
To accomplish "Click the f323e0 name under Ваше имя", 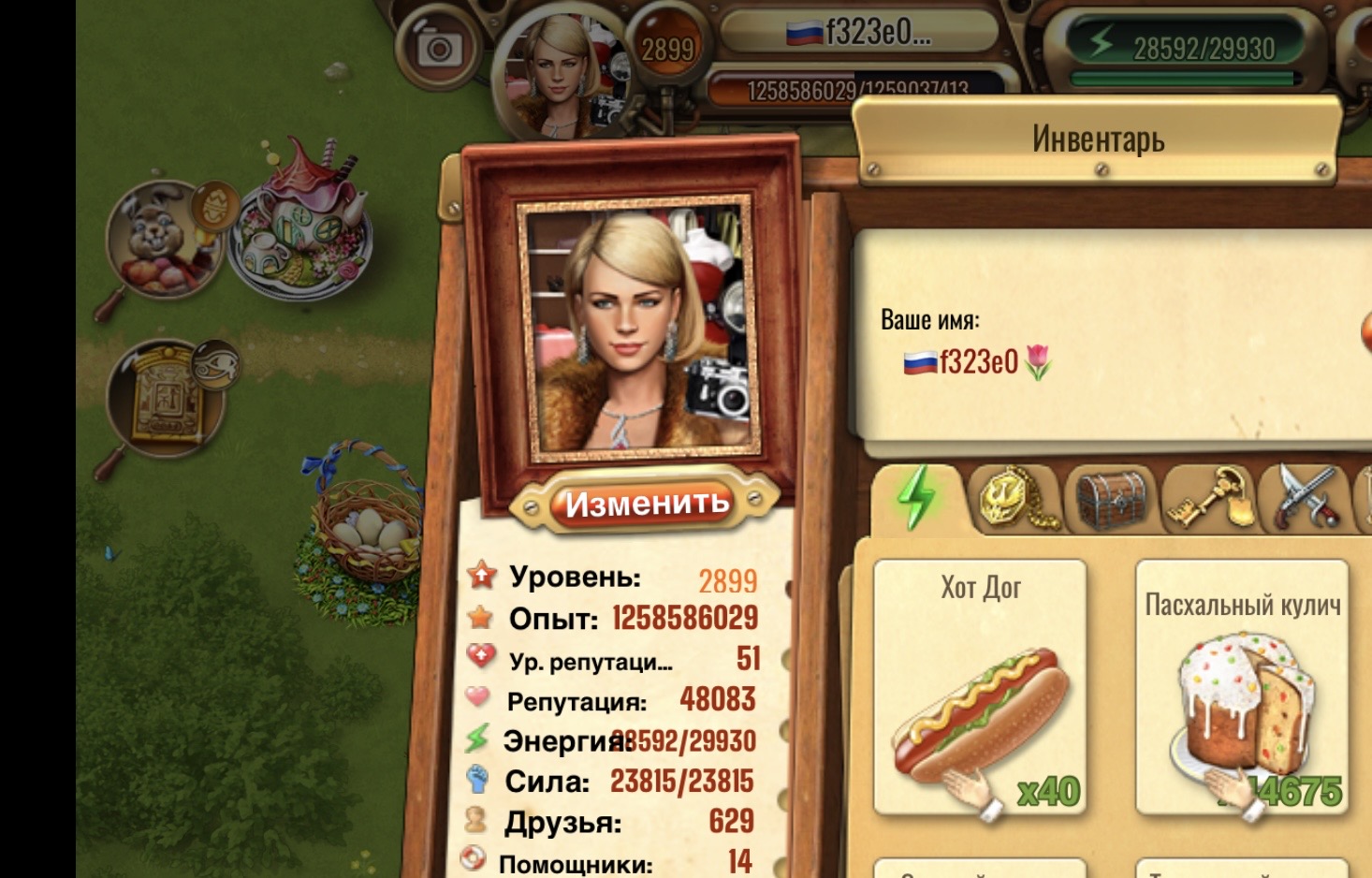I will click(x=978, y=361).
